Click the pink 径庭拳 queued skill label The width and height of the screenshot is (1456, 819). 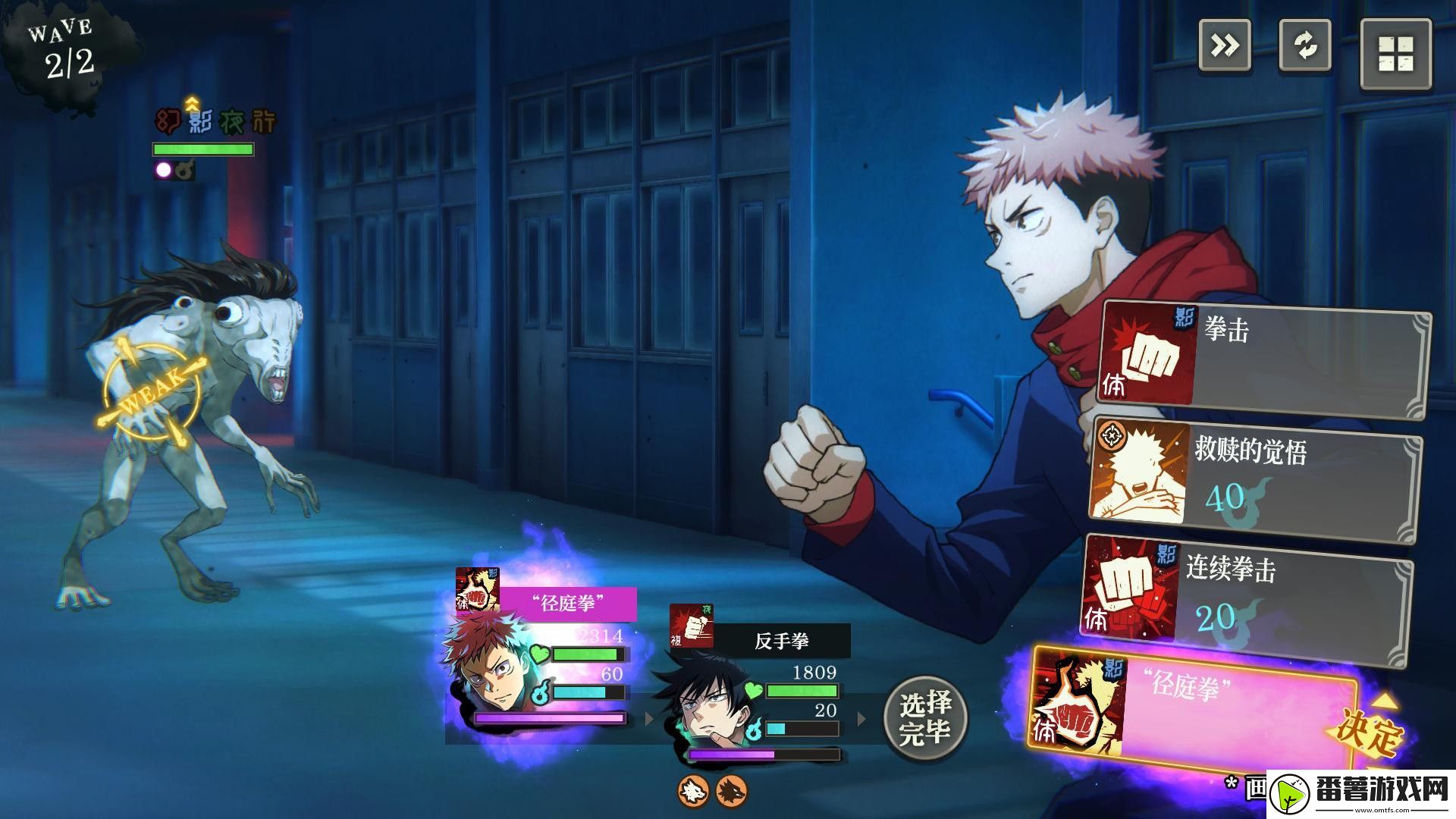pos(568,604)
